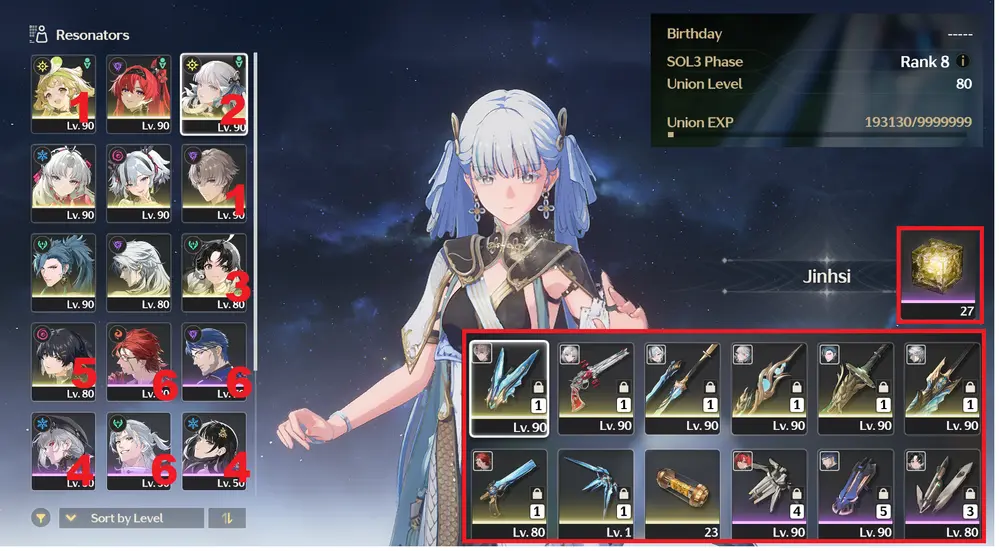Show SOL3 Phase rank info
This screenshot has height=551, width=999.
pos(962,61)
